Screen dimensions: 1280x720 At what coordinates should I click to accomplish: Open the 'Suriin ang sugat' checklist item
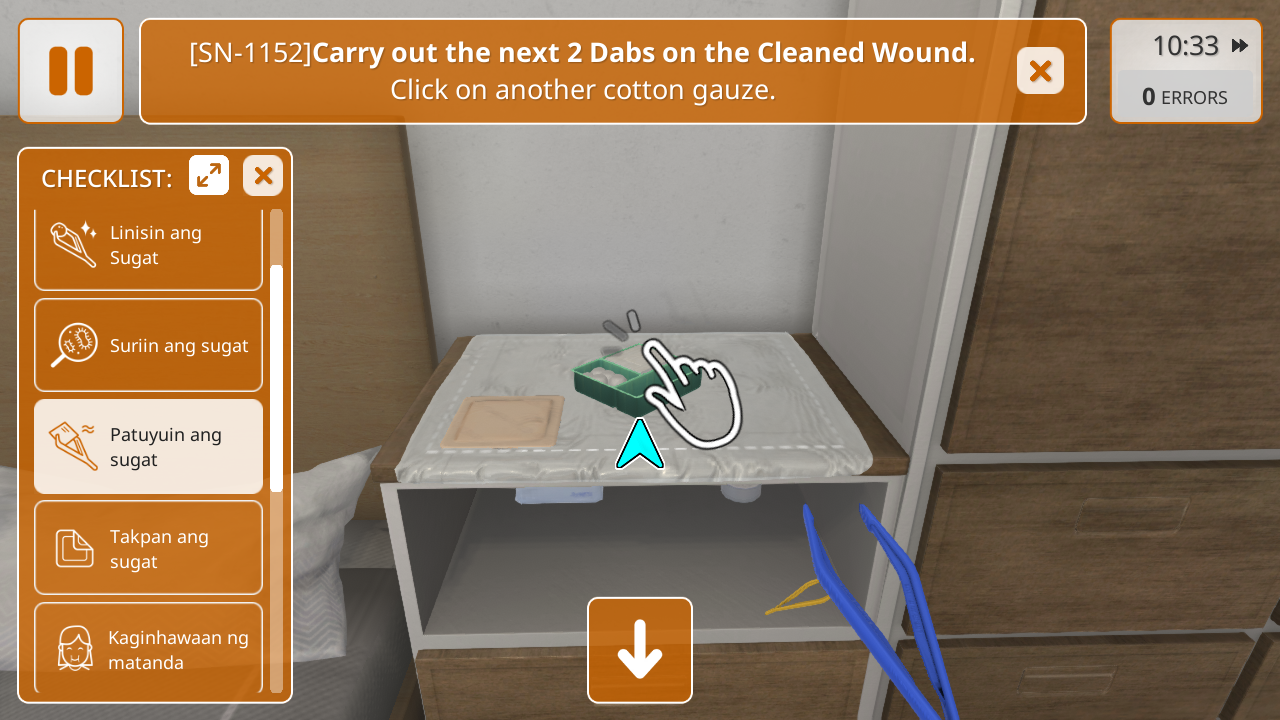click(x=148, y=345)
